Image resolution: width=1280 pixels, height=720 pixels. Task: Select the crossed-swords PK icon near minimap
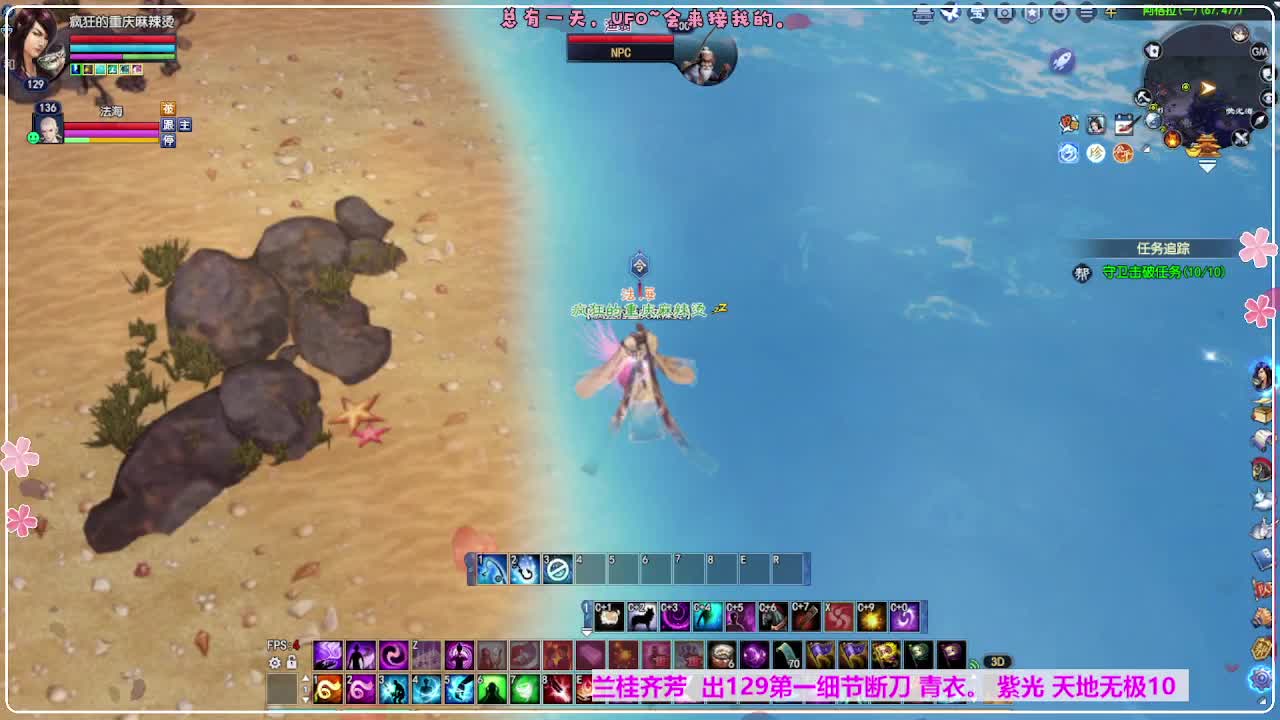point(1240,137)
